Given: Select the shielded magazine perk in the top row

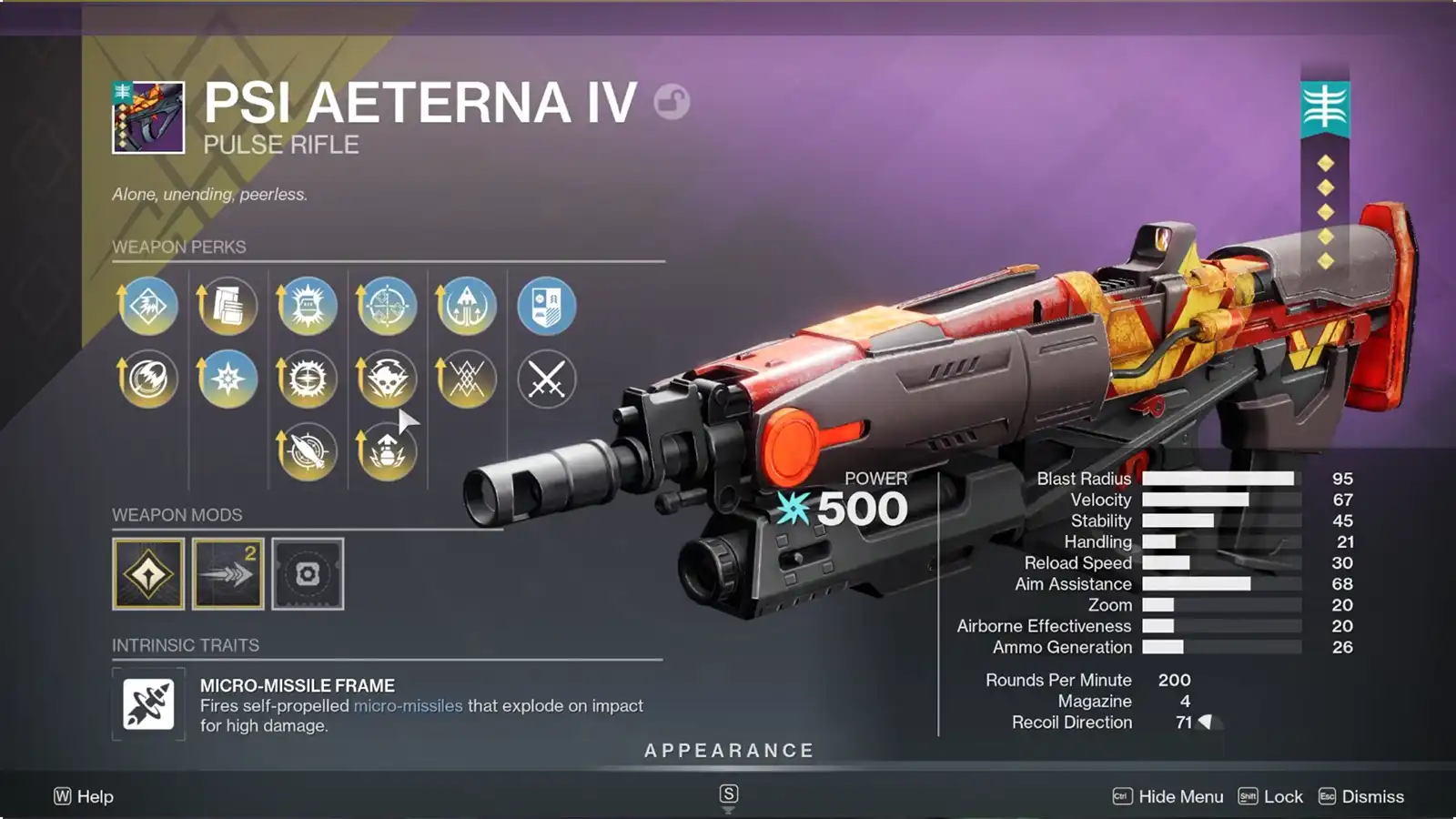Looking at the screenshot, I should (306, 307).
